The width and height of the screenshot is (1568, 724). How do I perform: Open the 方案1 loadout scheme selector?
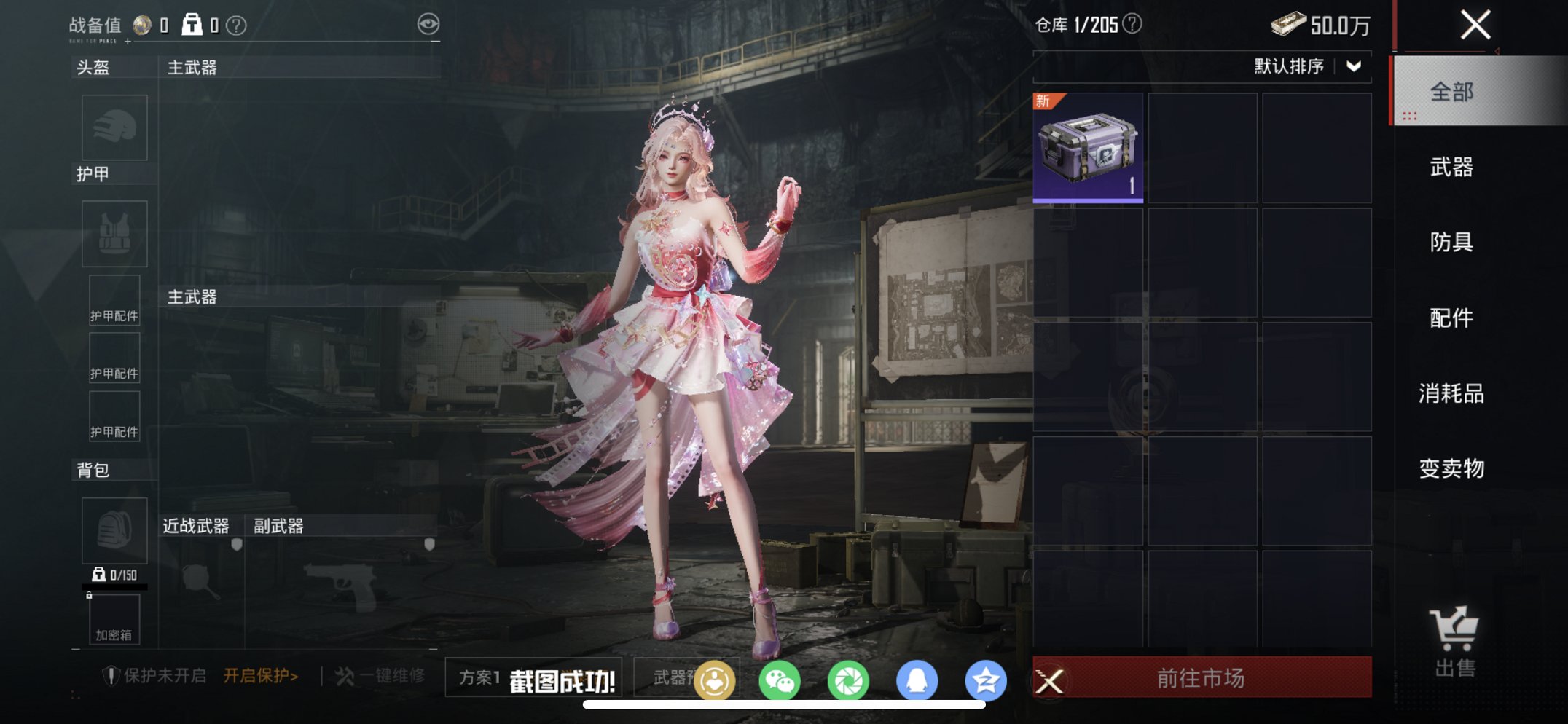pos(479,677)
